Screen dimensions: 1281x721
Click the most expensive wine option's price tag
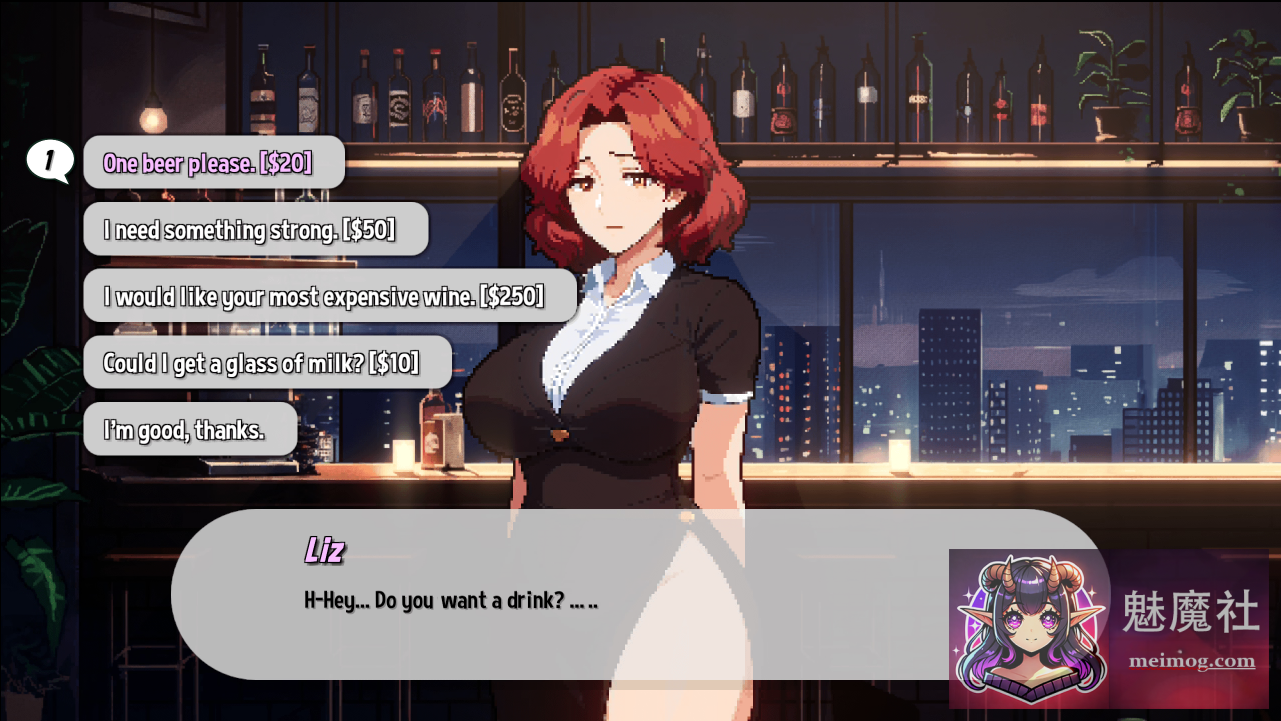tap(512, 295)
